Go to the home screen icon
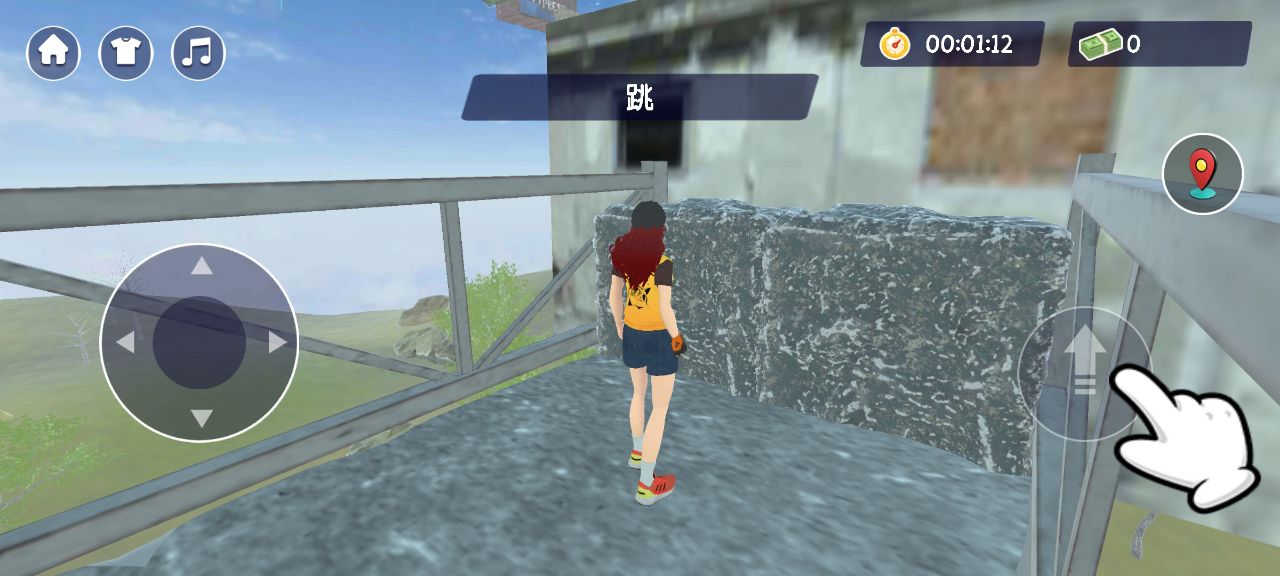The height and width of the screenshot is (576, 1280). pos(53,53)
